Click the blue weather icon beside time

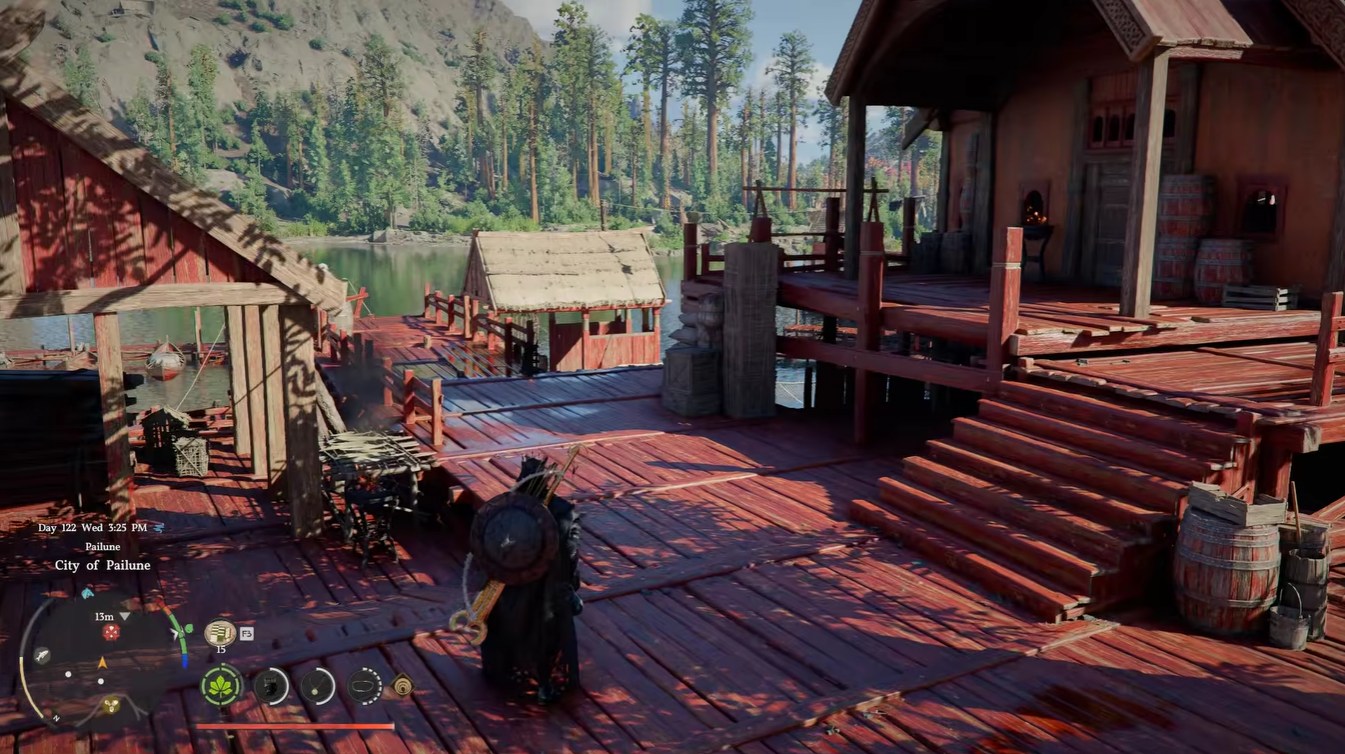(158, 527)
